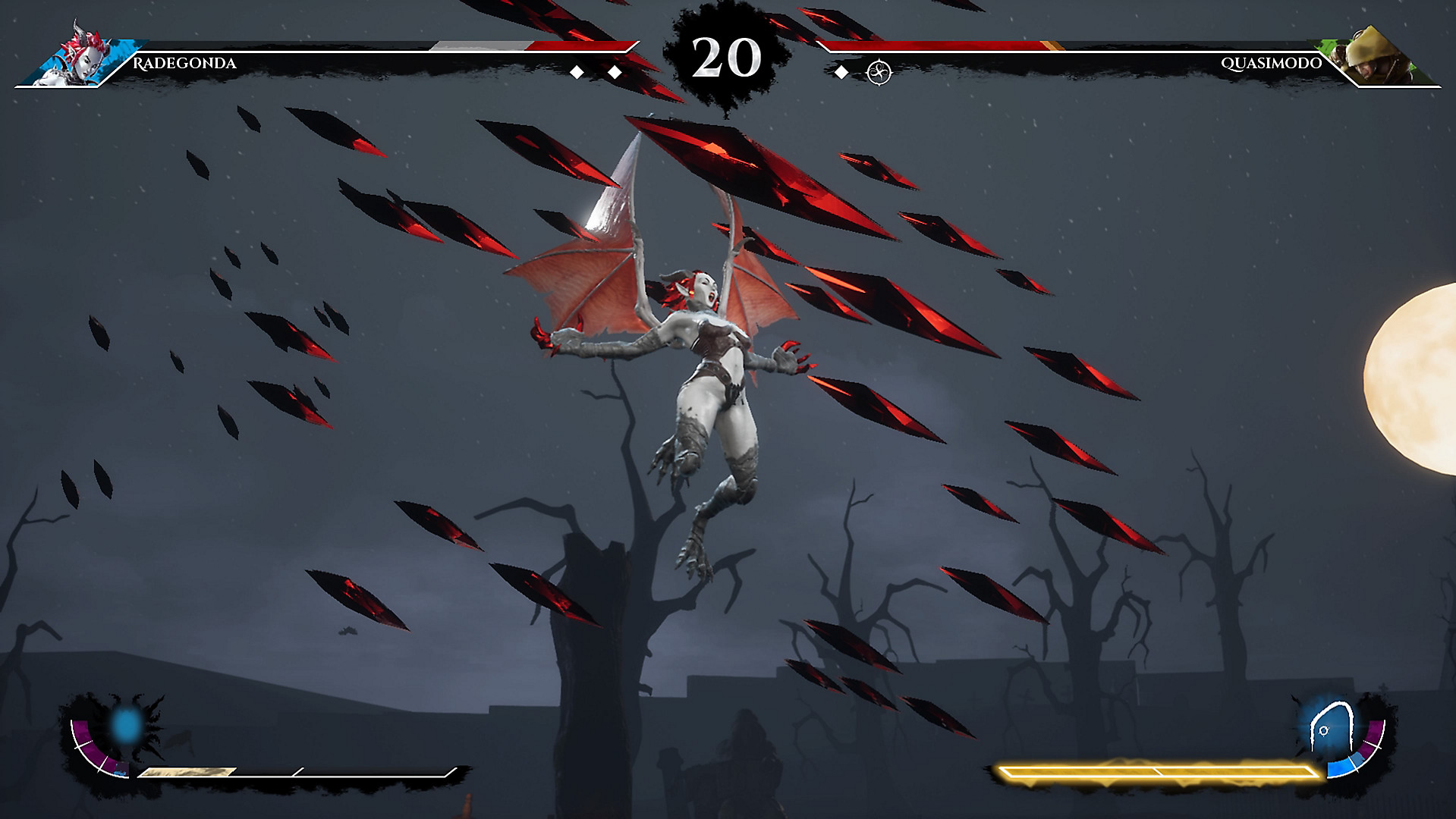
Task: Click the round timer showing 20
Action: pos(726,57)
